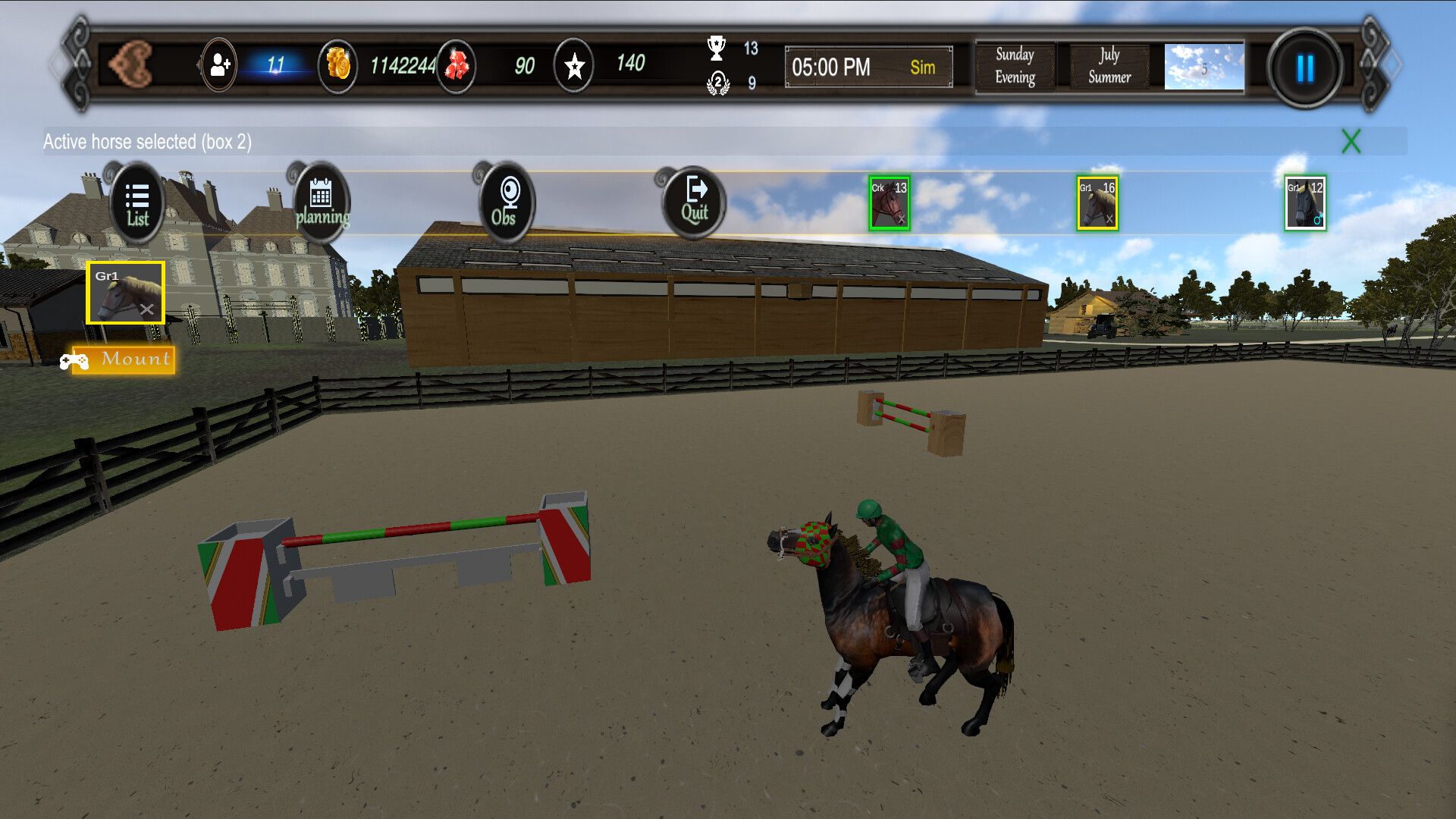Click the red gems icon
This screenshot has height=819, width=1456.
(456, 67)
